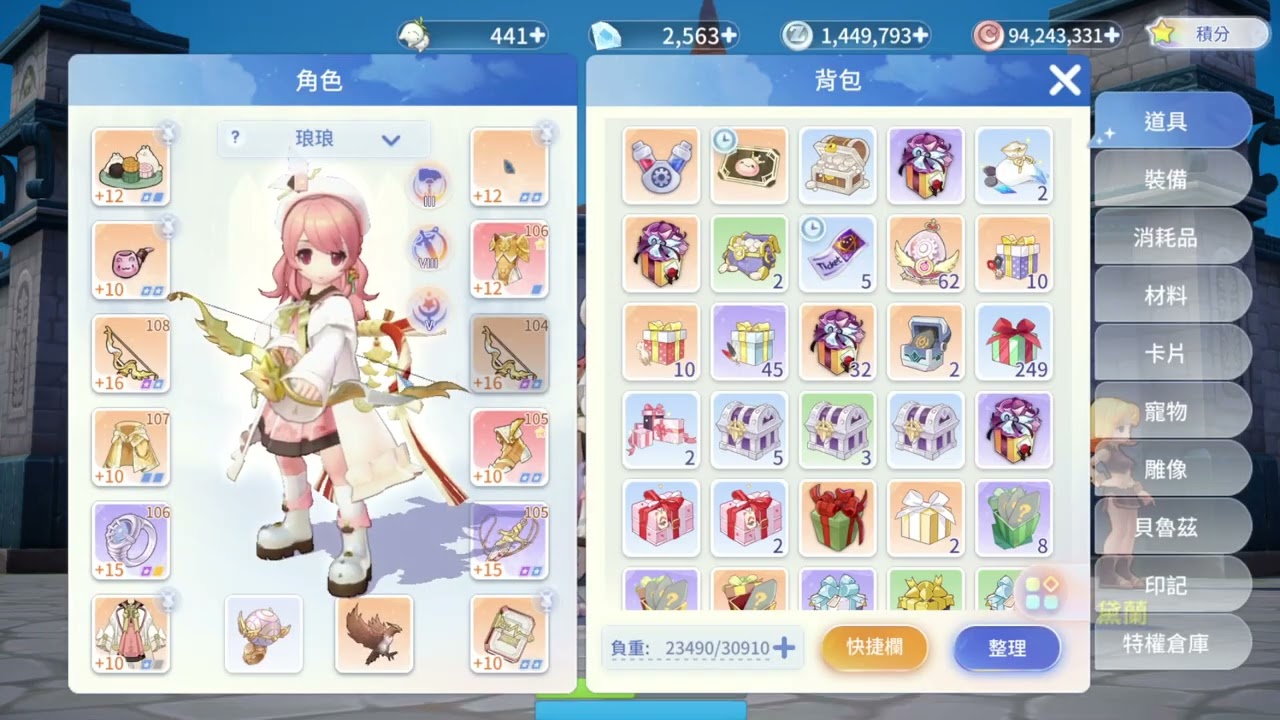Image resolution: width=1280 pixels, height=720 pixels.
Task: Expand the 琅琅 character name dropdown
Action: (392, 139)
